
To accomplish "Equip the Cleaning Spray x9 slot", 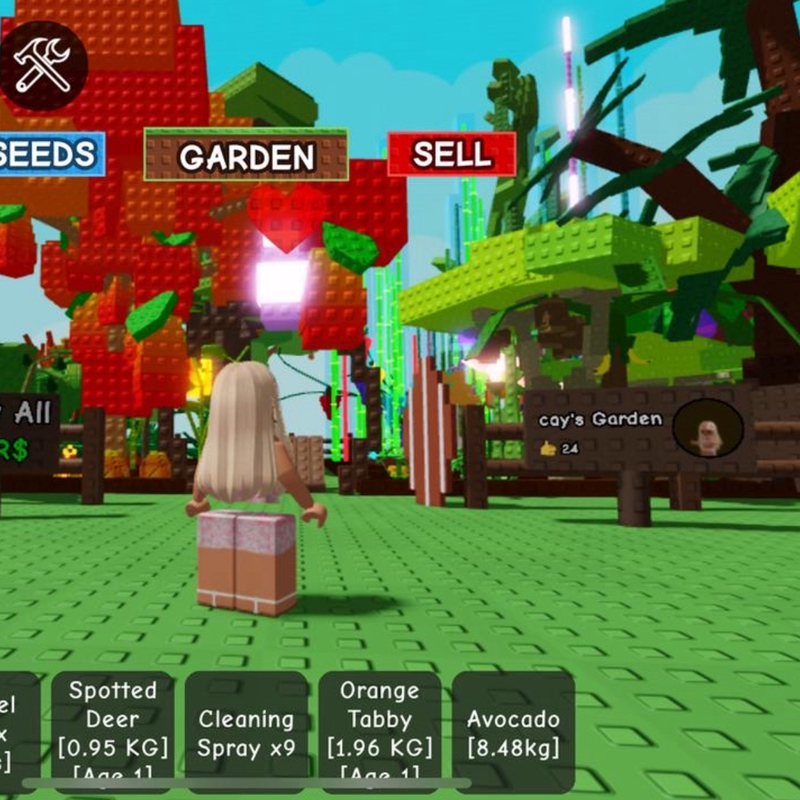I will pyautogui.click(x=246, y=732).
